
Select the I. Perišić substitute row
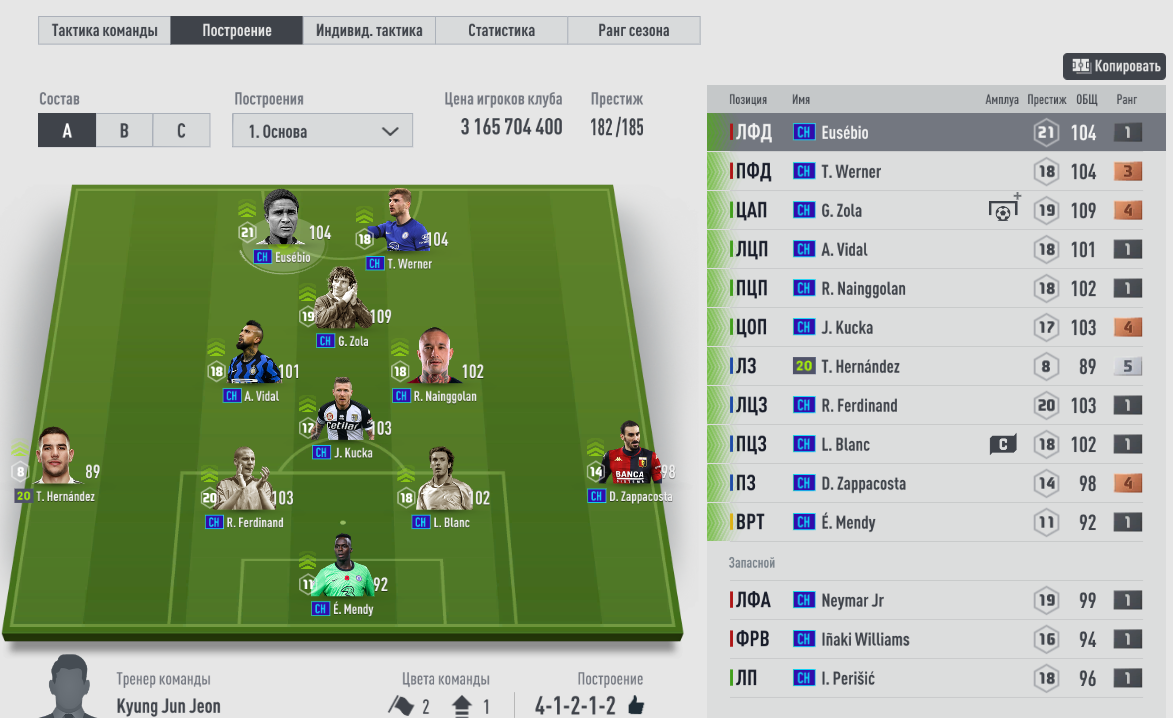click(936, 679)
